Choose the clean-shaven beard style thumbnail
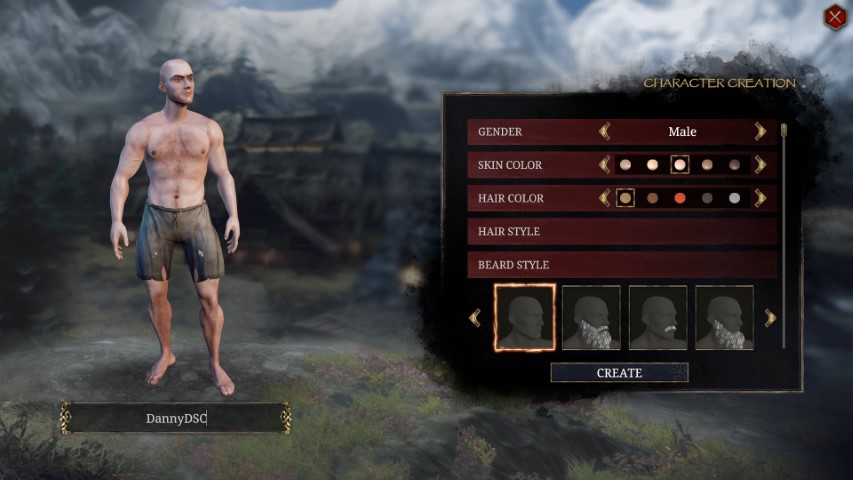Screen dimensions: 853x480 (524, 318)
